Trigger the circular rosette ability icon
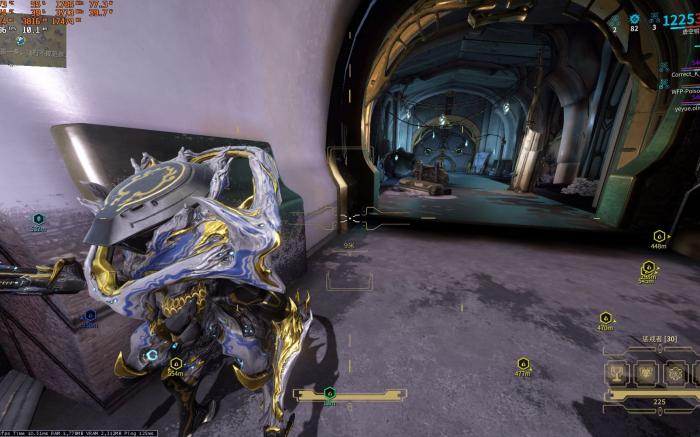Screen dimensions: 700x437 click(x=675, y=374)
